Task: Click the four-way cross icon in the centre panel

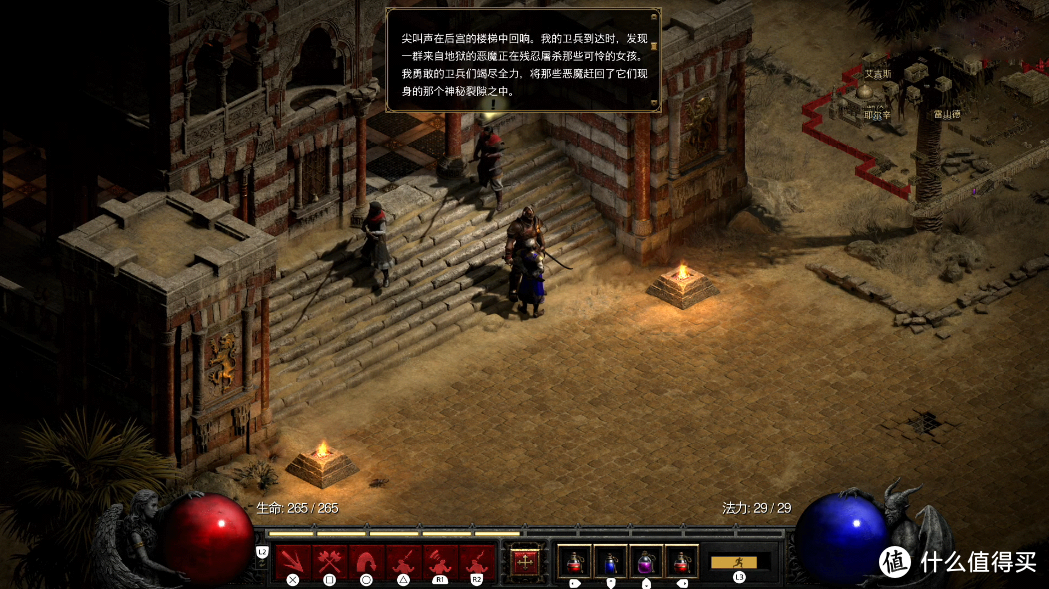Action: click(524, 561)
